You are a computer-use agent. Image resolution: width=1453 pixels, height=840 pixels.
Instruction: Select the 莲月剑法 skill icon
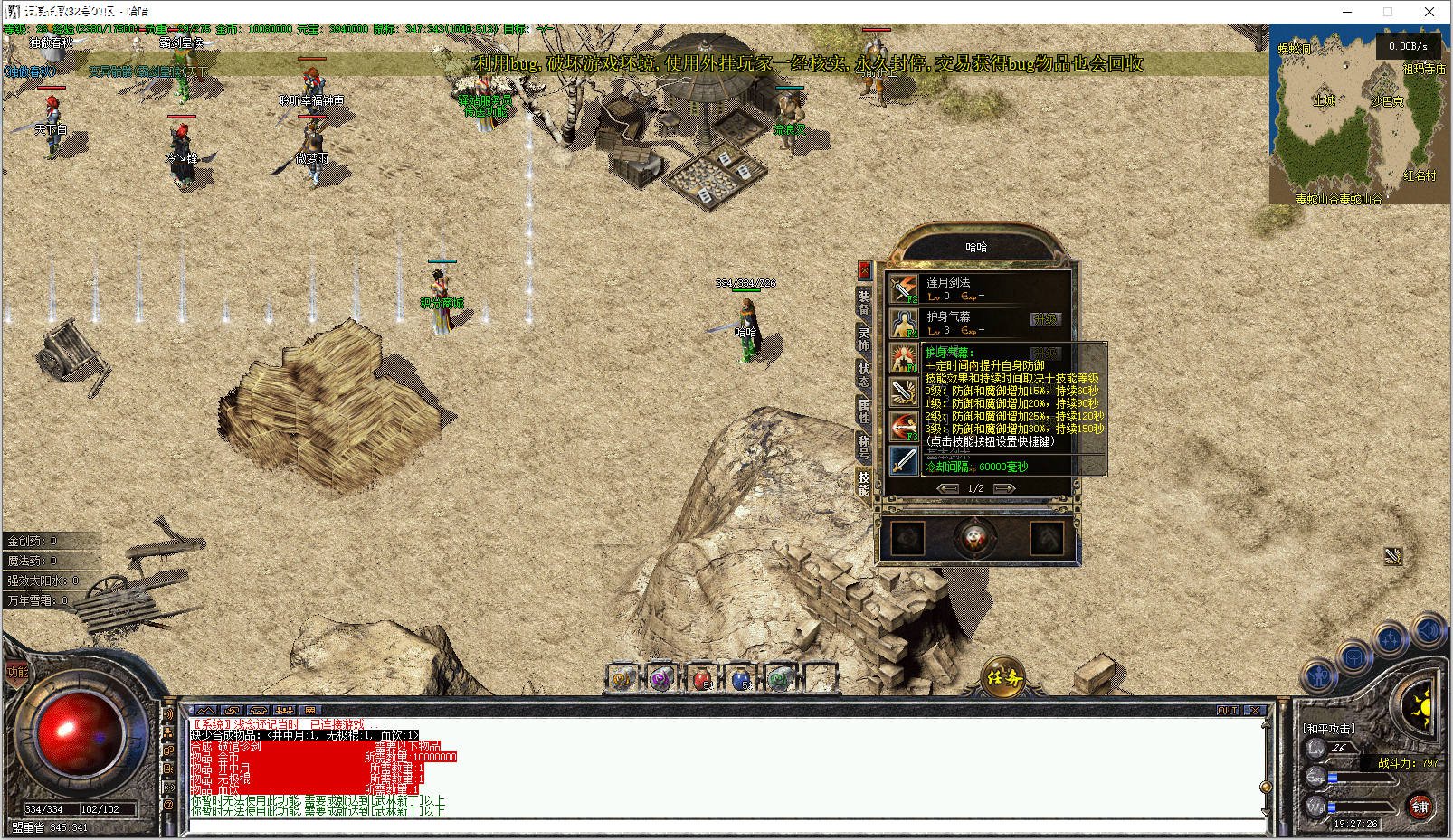[903, 288]
